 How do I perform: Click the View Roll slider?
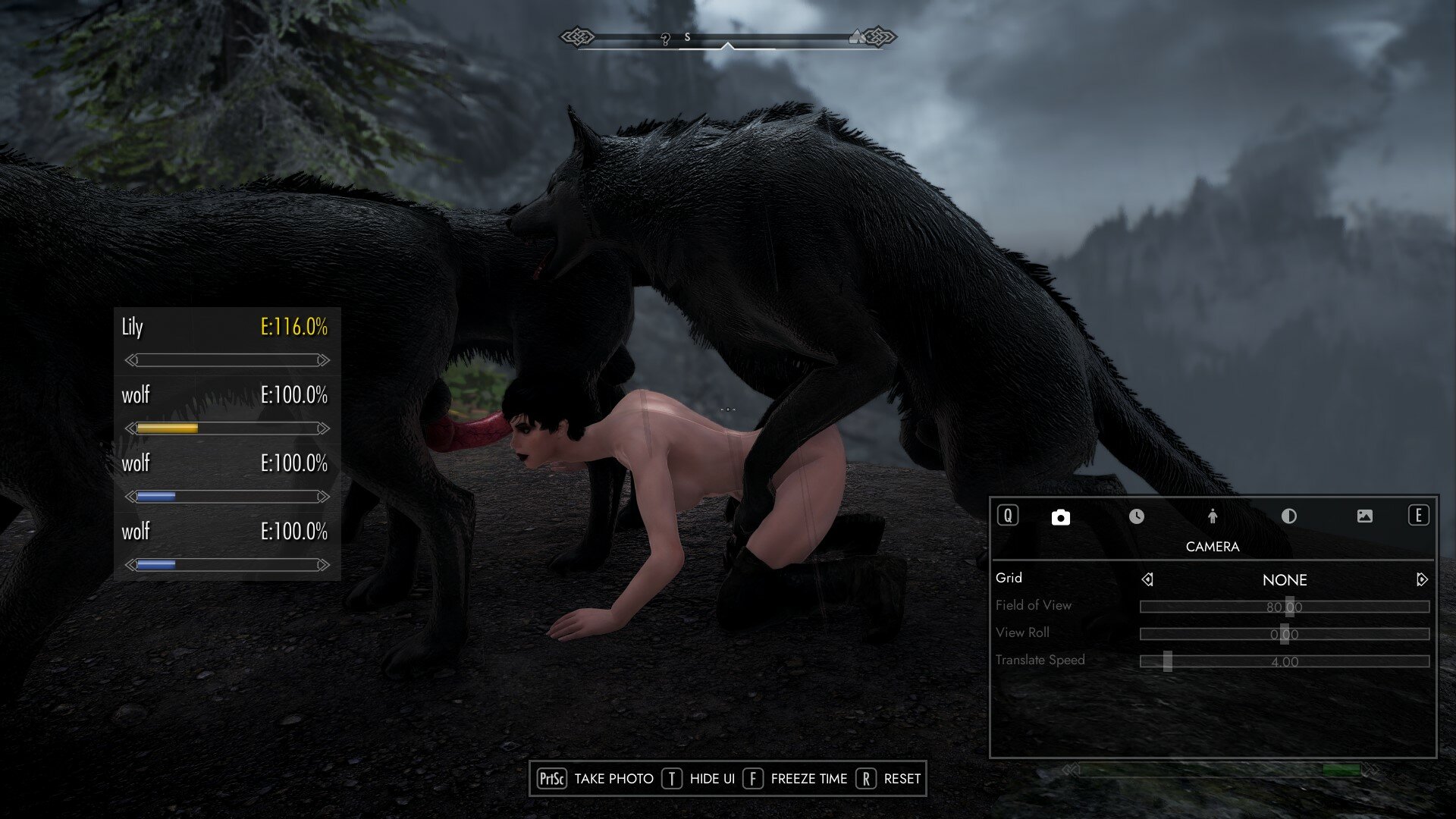coord(1285,634)
